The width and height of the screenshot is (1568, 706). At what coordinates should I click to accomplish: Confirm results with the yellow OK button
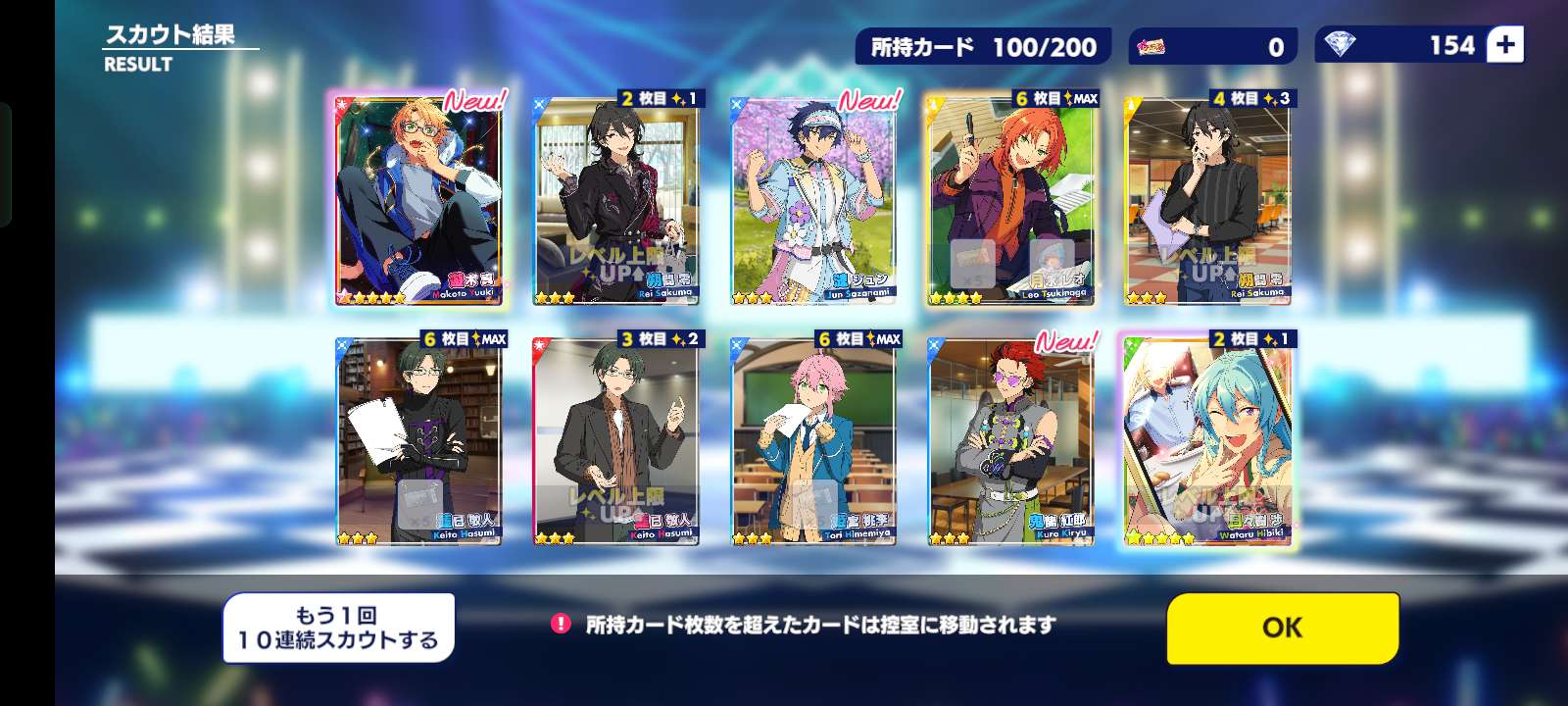click(x=1282, y=628)
